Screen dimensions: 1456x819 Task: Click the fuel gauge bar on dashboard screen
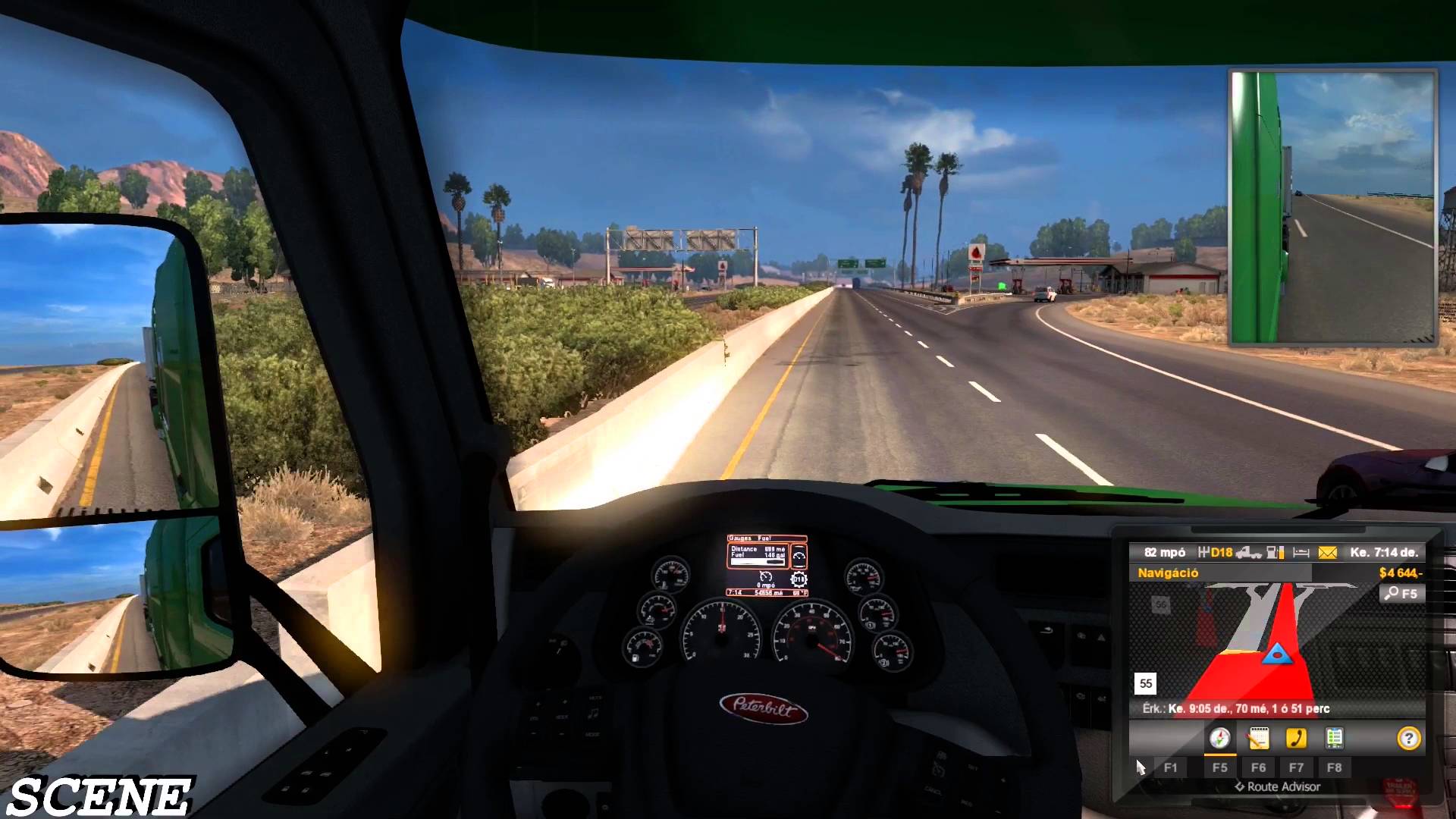(x=758, y=562)
